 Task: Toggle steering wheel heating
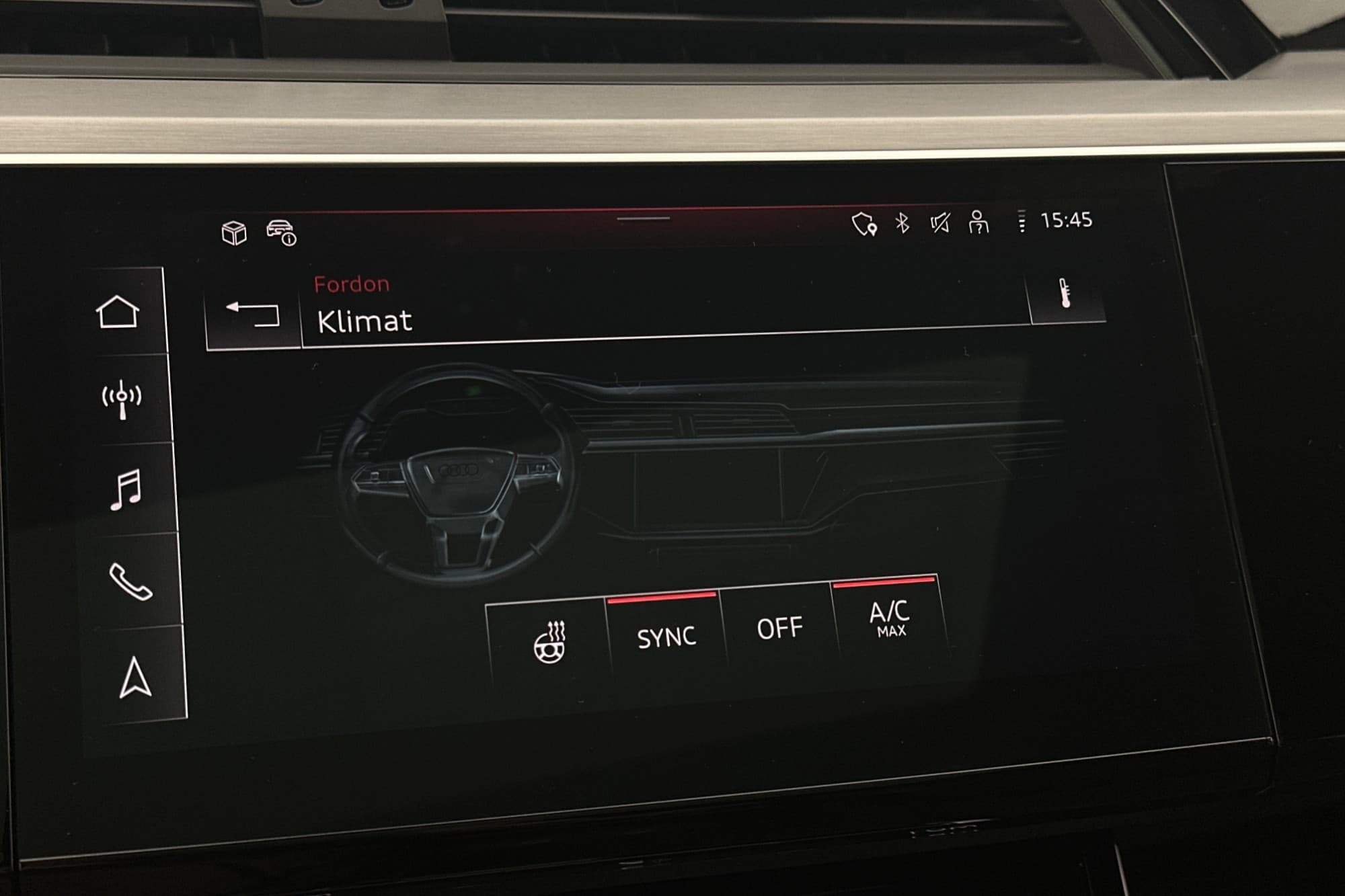[549, 642]
